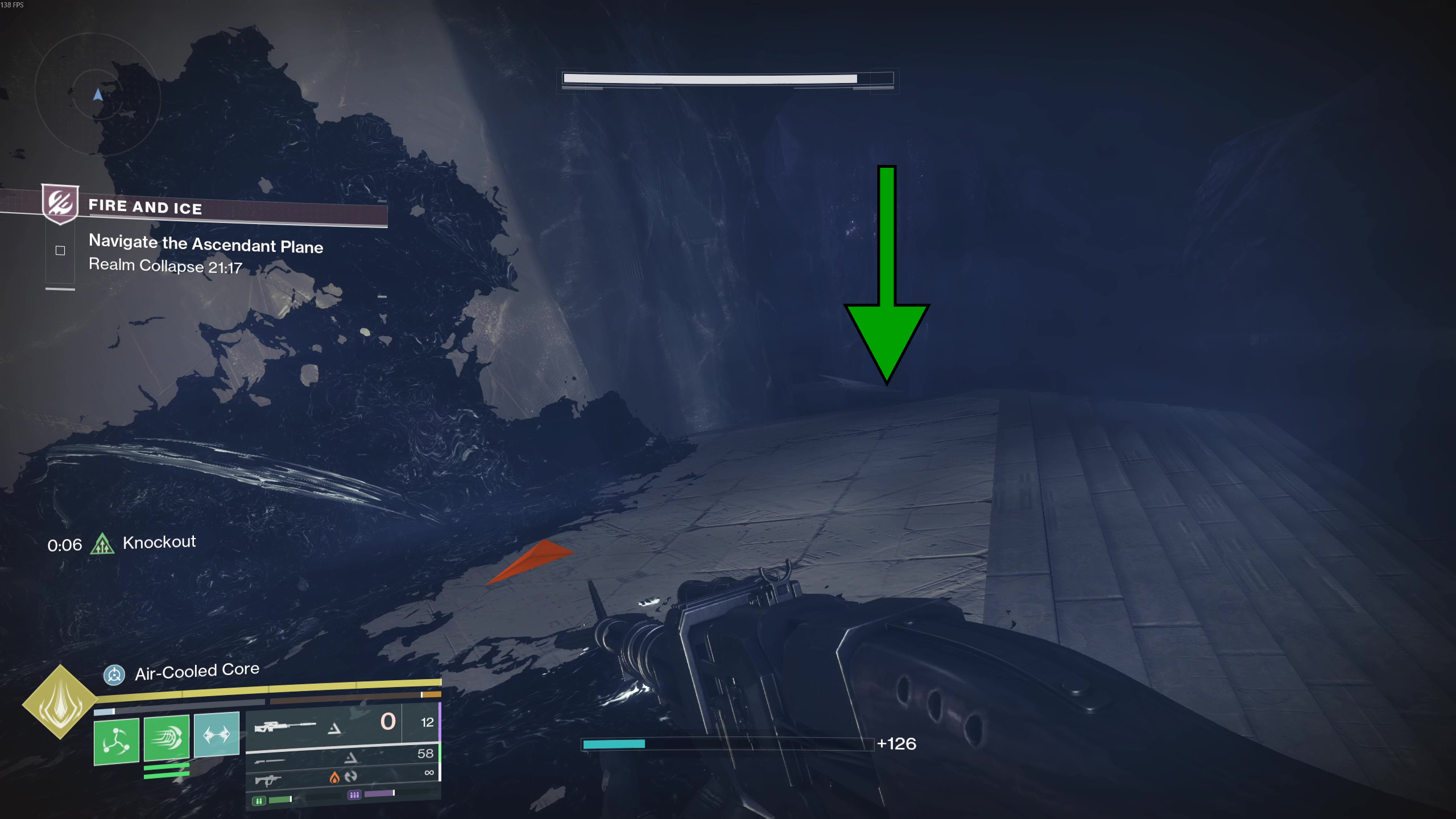1456x819 pixels.
Task: Click the green special ammo icon
Action: click(x=259, y=801)
